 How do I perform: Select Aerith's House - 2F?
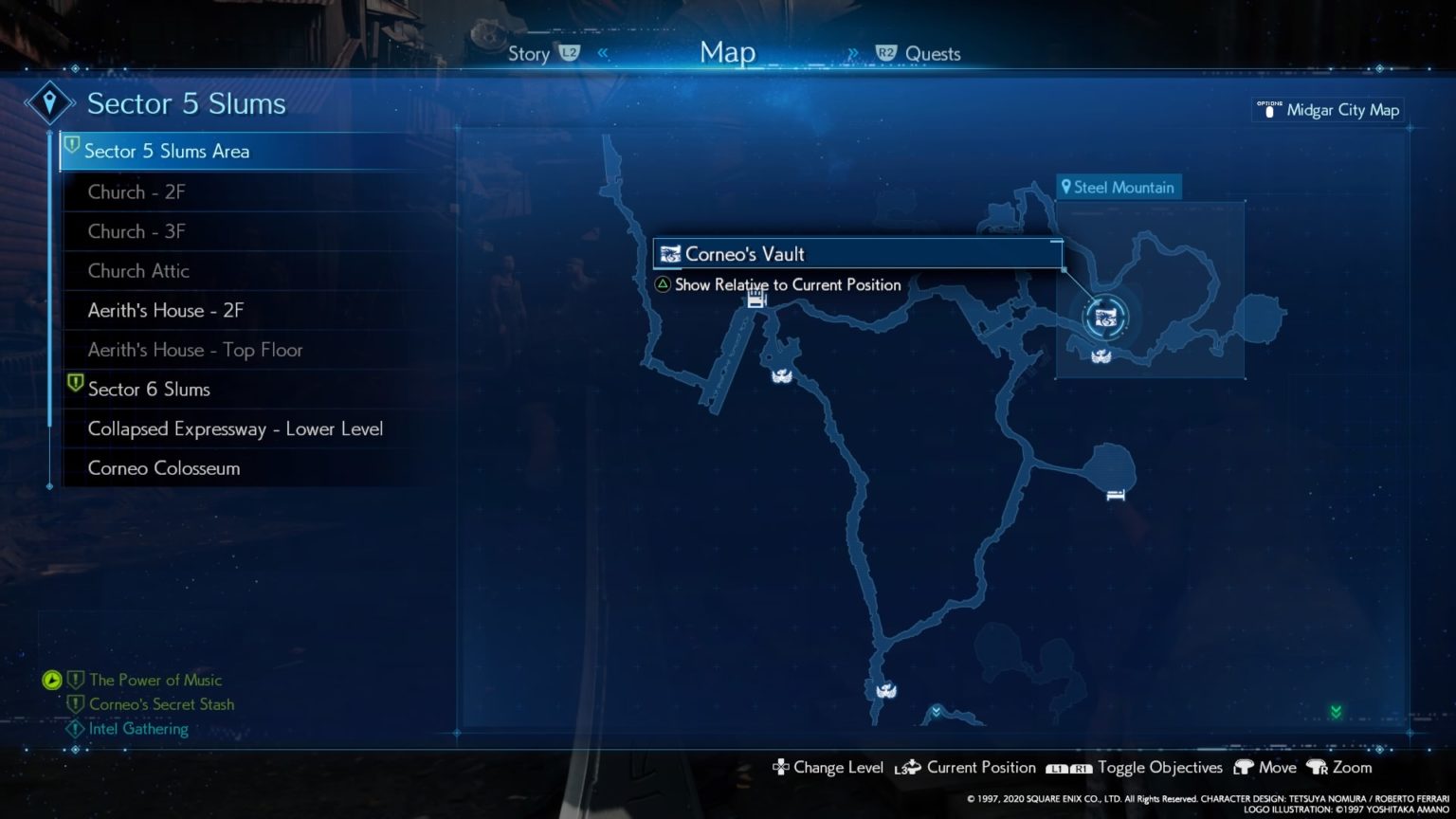[166, 311]
